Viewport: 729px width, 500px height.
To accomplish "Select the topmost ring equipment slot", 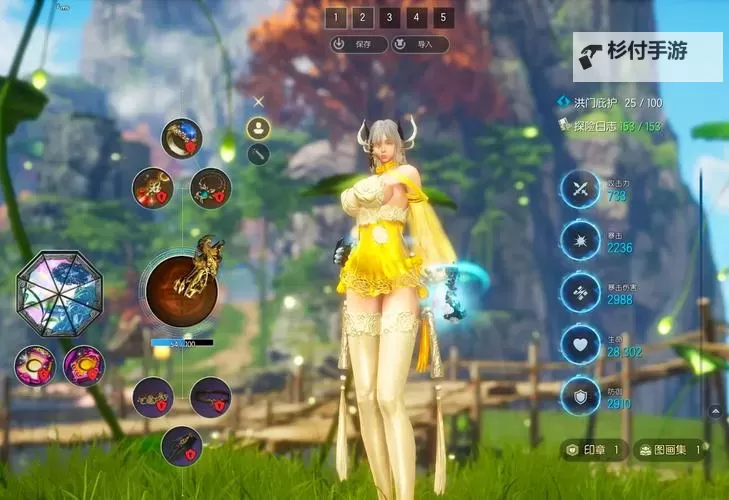I will (x=182, y=138).
